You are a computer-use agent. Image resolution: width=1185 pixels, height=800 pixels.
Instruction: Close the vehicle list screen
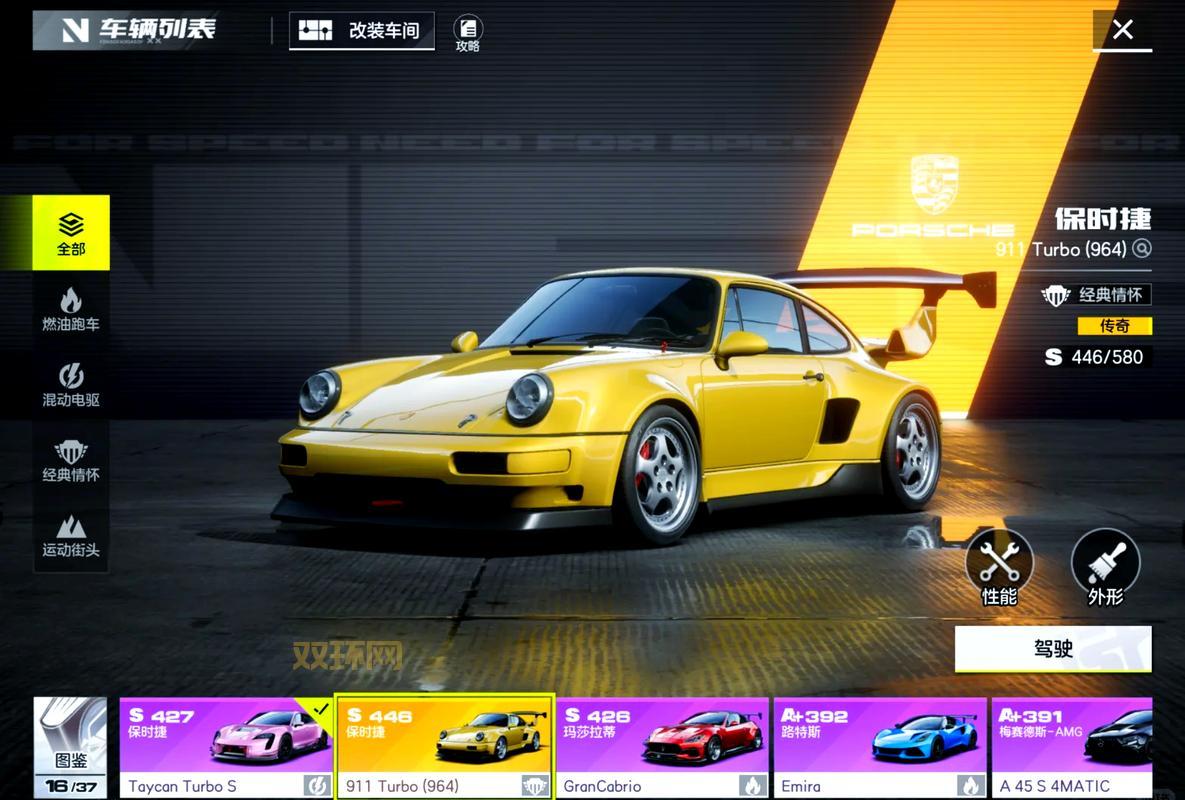(x=1122, y=30)
